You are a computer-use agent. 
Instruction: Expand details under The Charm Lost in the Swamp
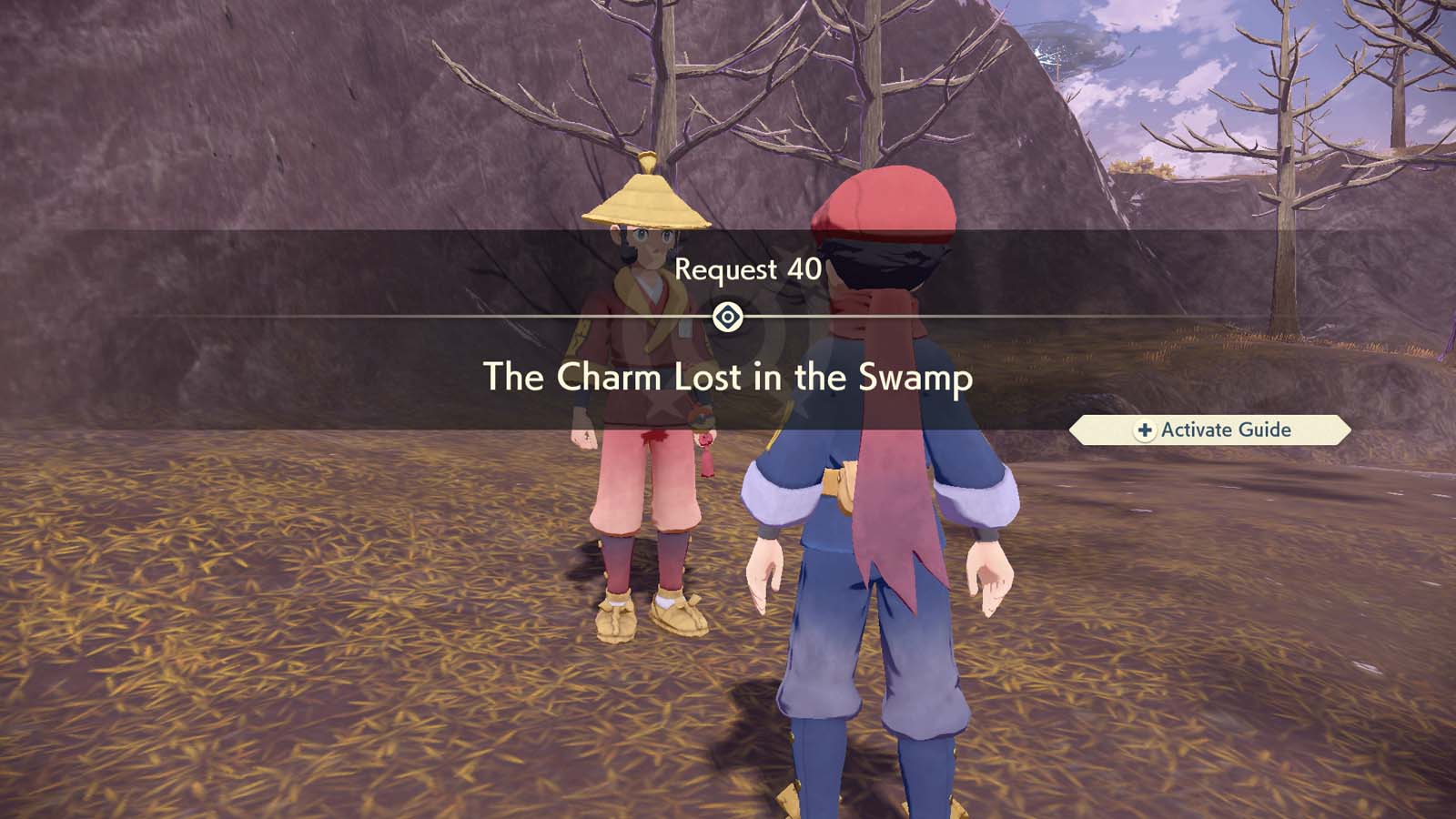728,379
